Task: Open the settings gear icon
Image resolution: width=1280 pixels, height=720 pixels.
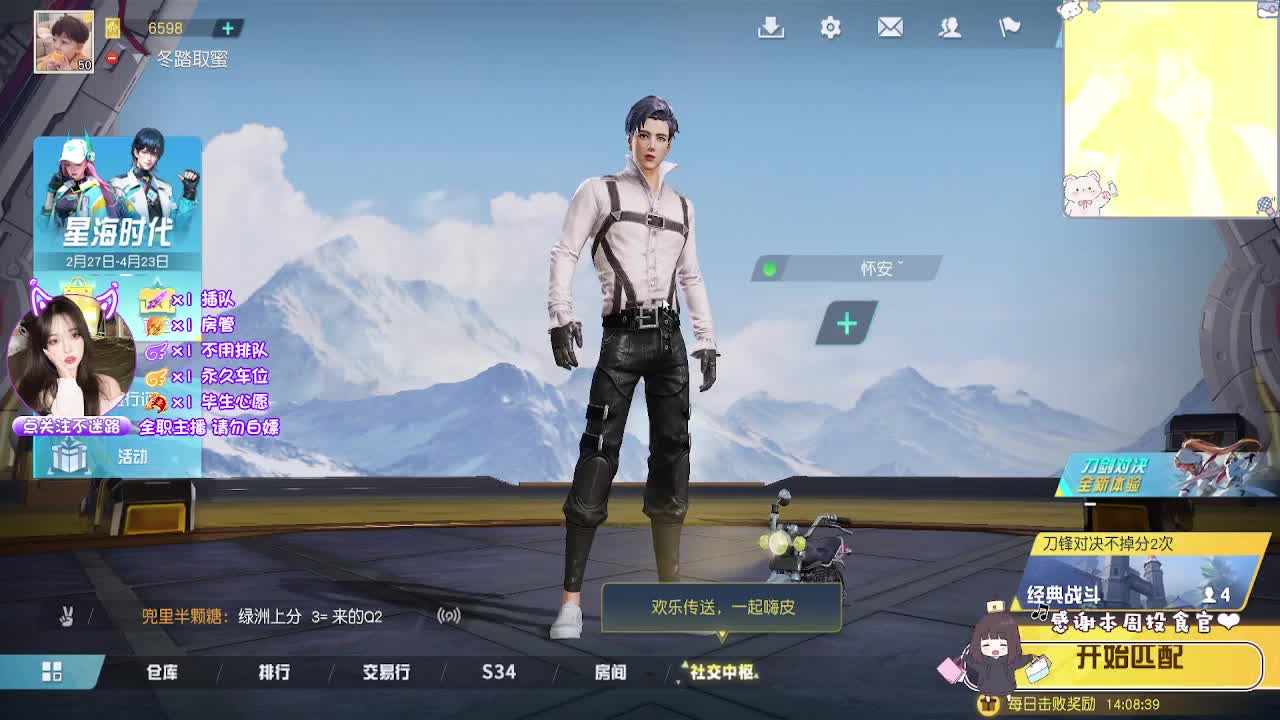Action: (830, 29)
